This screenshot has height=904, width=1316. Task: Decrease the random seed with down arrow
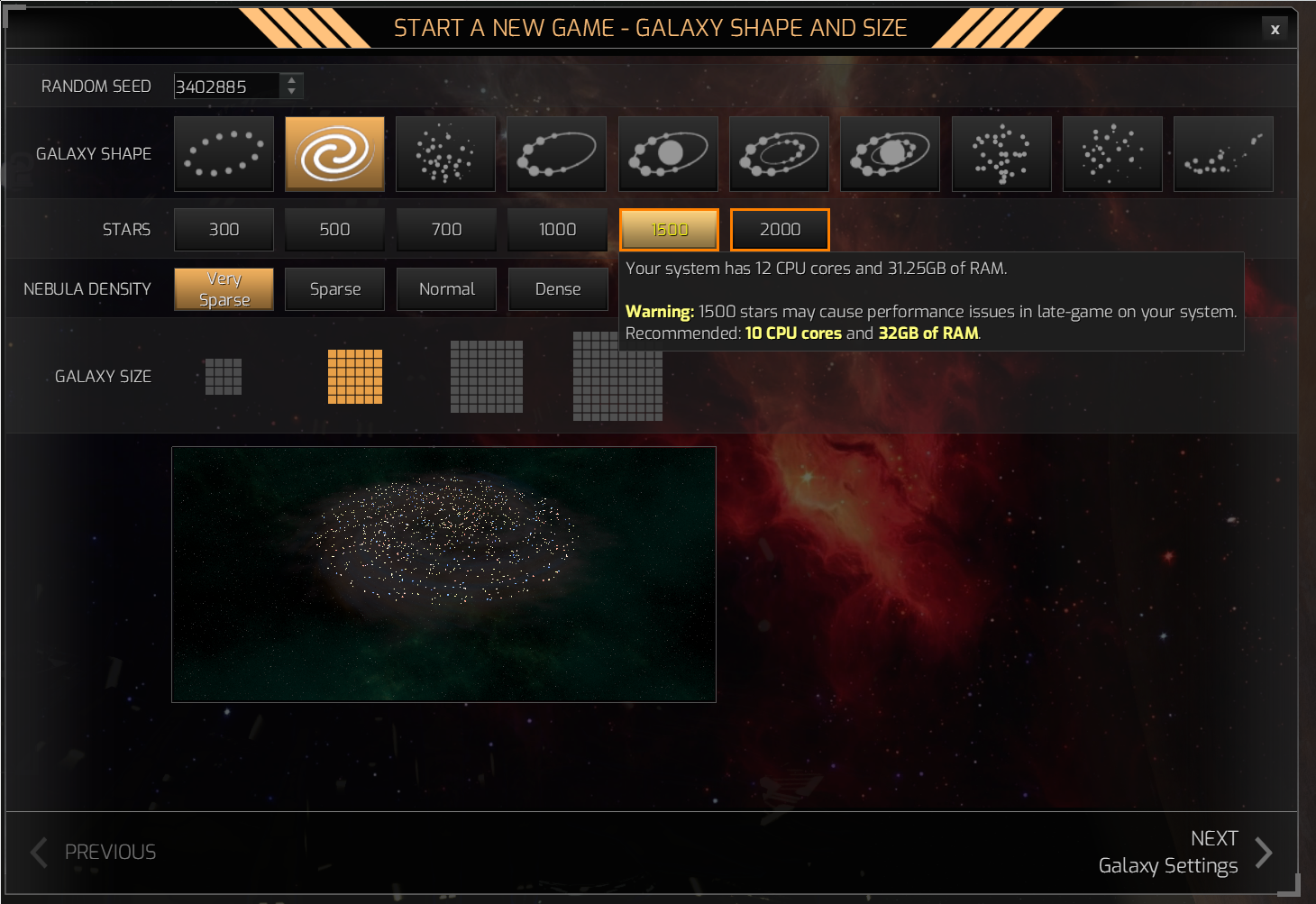[291, 92]
